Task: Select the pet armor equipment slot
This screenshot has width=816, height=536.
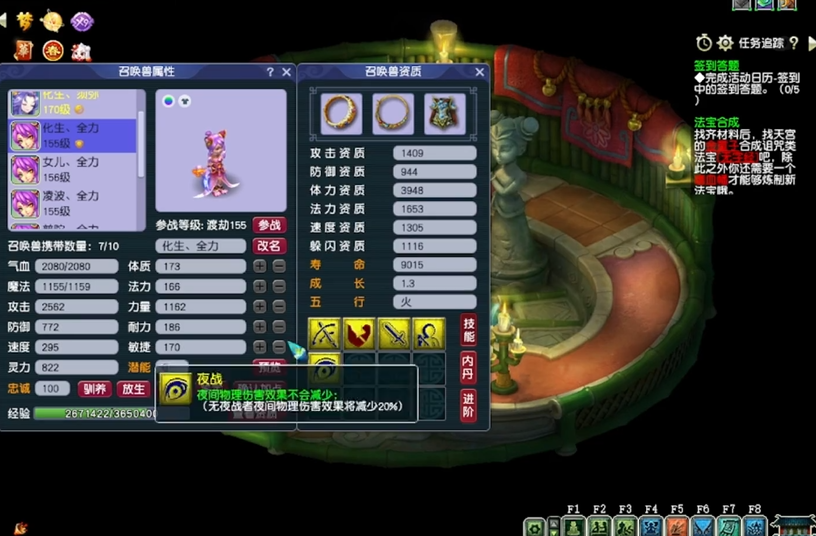Action: (x=444, y=113)
